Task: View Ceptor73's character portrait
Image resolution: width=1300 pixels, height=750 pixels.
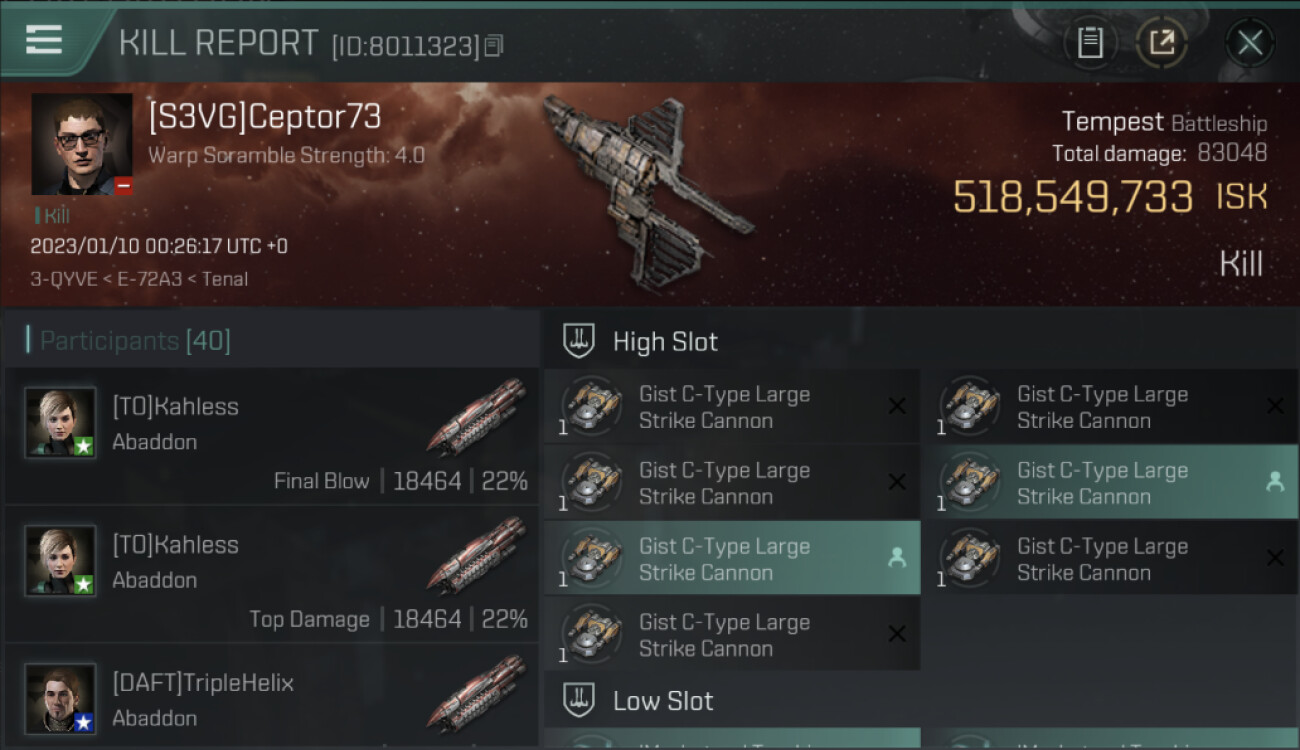Action: [82, 144]
